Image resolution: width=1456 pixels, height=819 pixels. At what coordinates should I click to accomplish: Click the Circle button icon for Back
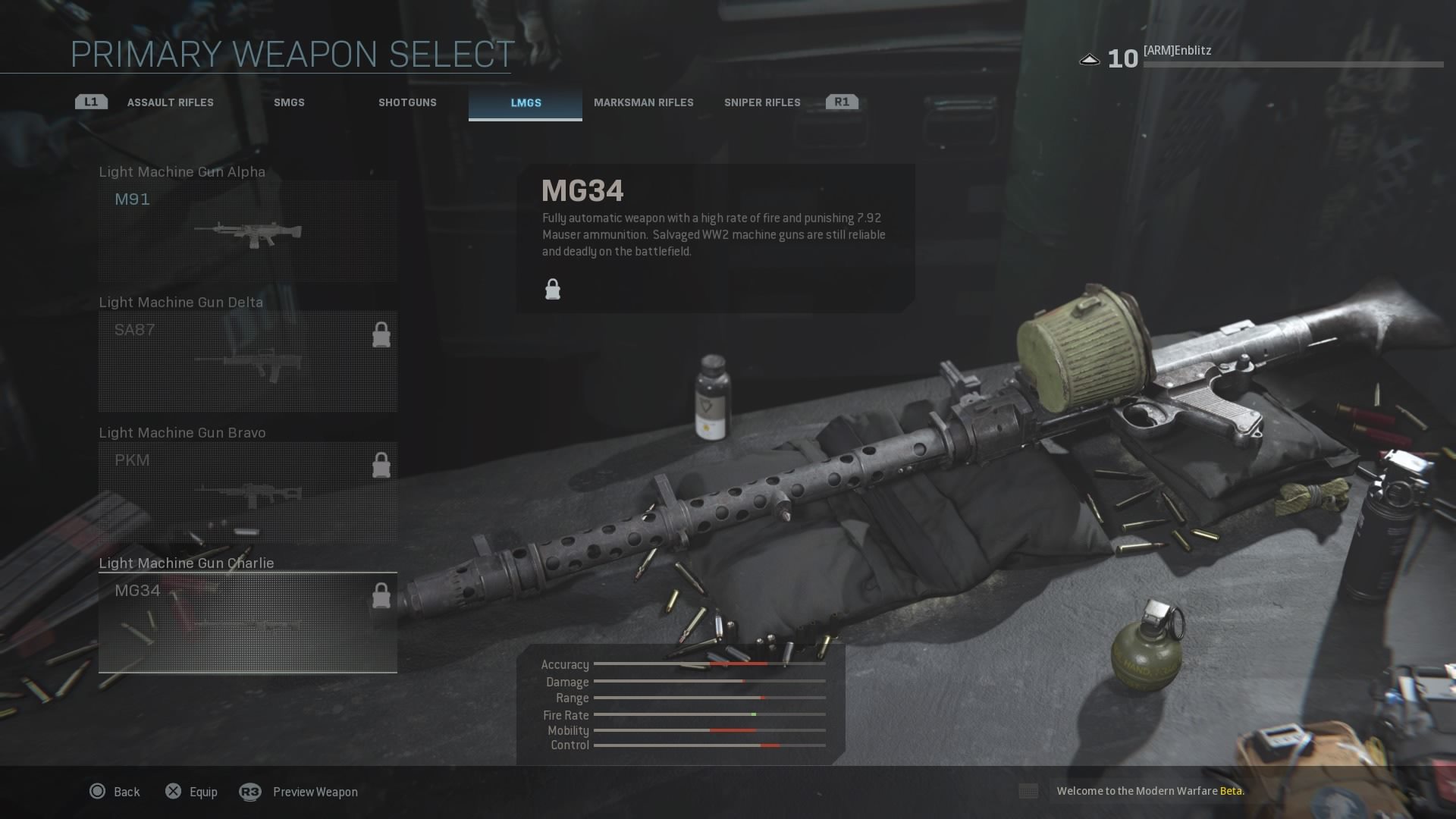tap(97, 791)
